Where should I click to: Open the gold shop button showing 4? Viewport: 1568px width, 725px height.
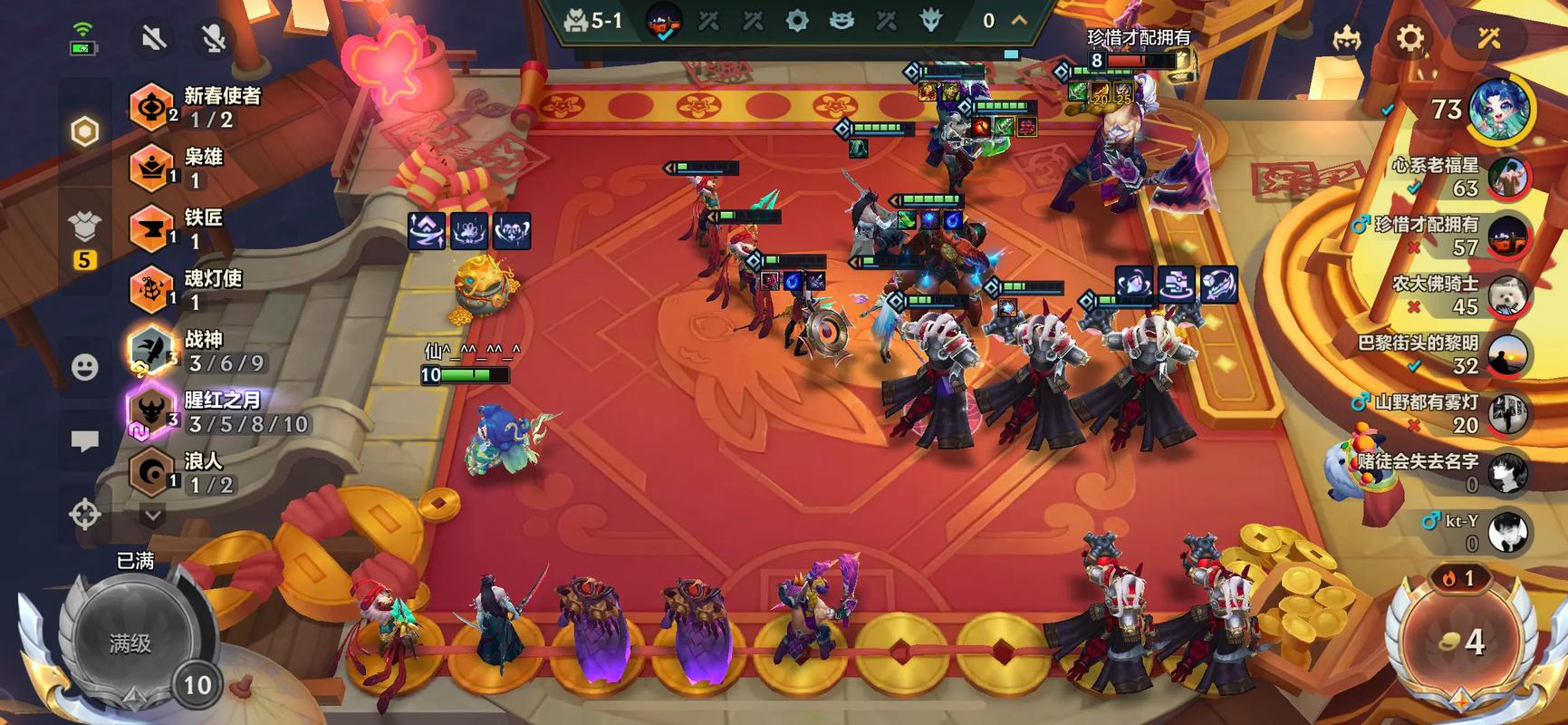1461,642
